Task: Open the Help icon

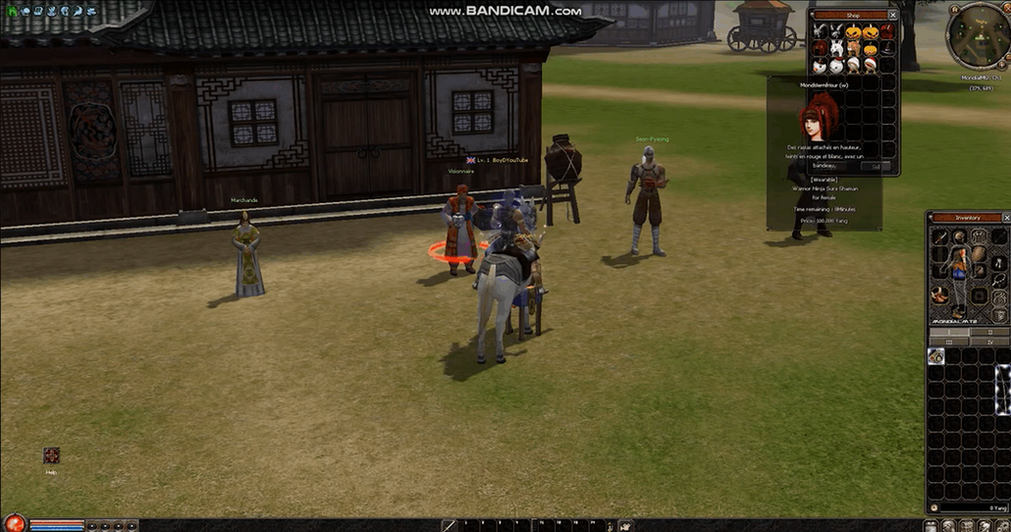Action: click(x=52, y=456)
